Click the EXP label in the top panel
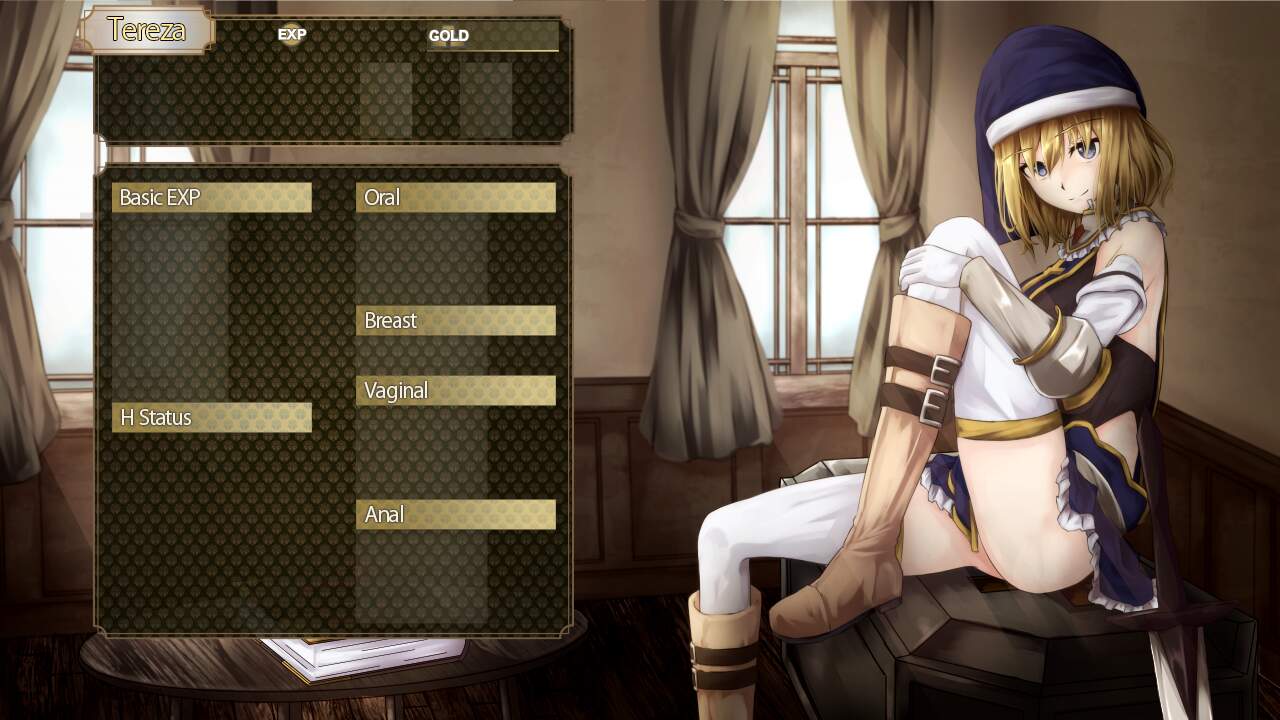Screen dimensions: 1280x720 pos(292,35)
